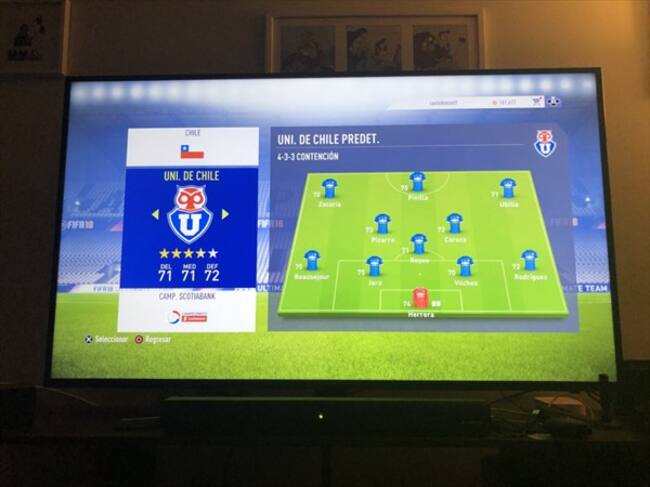Click the right arrow beside the team crest
Image resolution: width=650 pixels, height=487 pixels.
pyautogui.click(x=225, y=214)
